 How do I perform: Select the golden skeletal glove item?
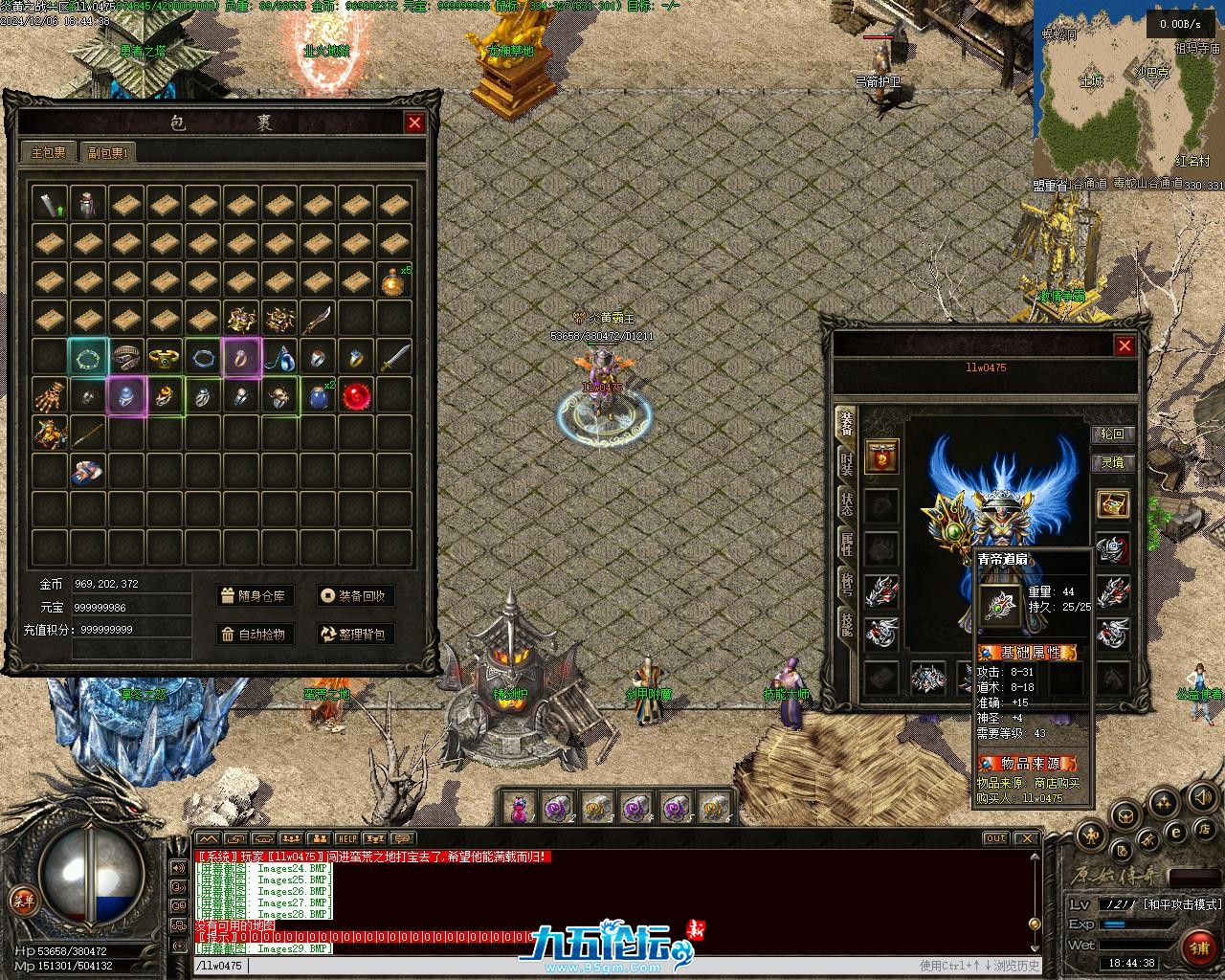[50, 395]
